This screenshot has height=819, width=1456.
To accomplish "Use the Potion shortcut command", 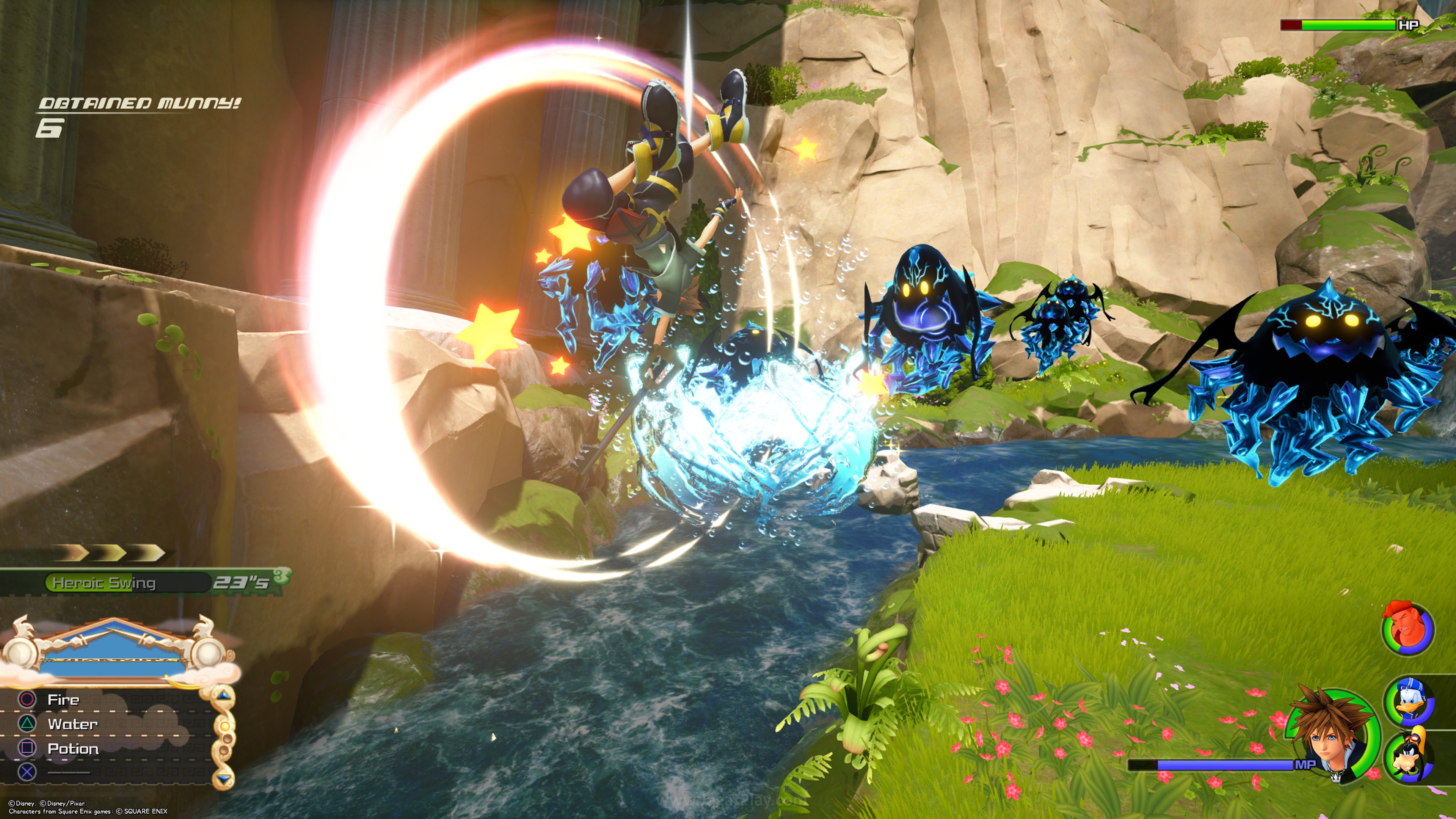I will point(73,749).
